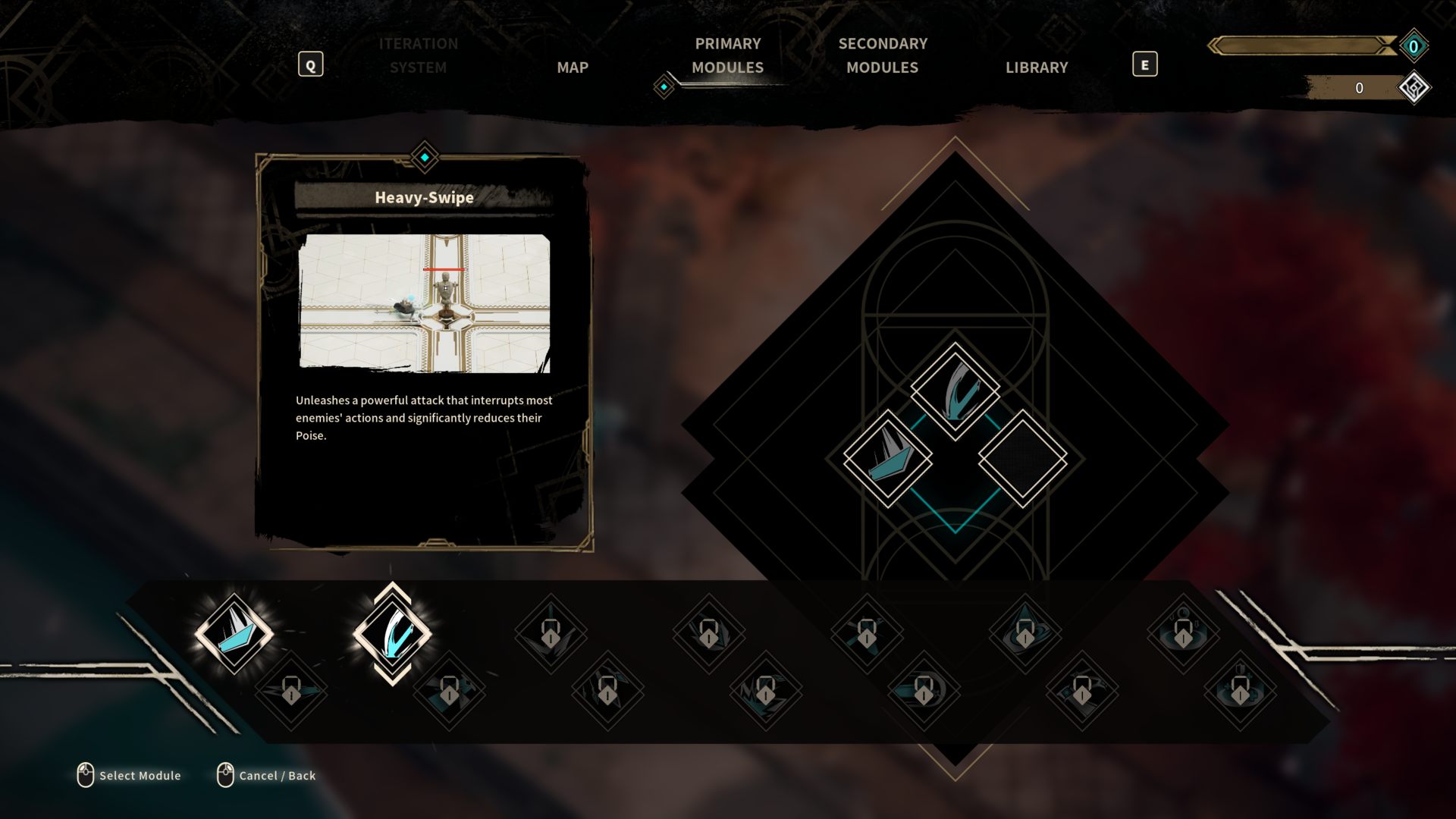Select the Iteration System tab

tap(418, 55)
